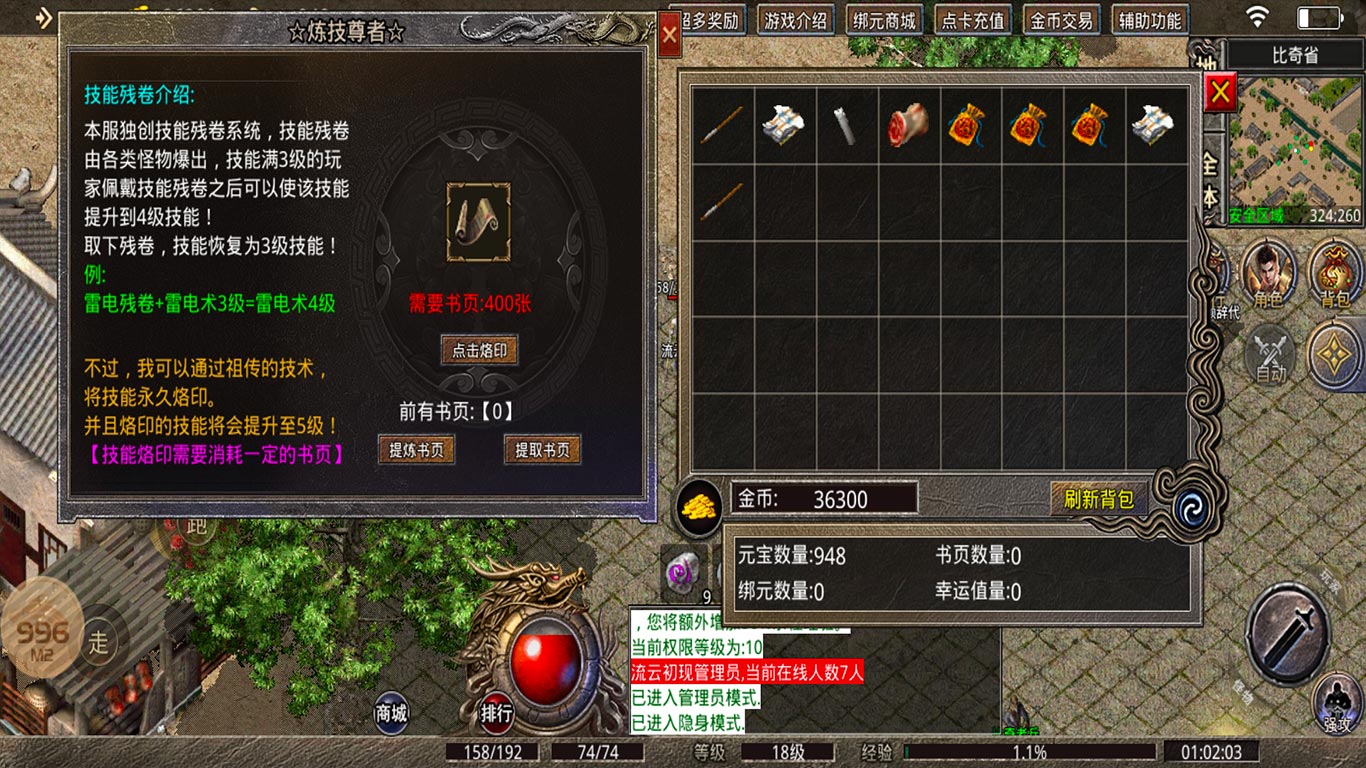Choose 提炼书页 to refine book pages
Viewport: 1366px width, 768px height.
click(417, 450)
